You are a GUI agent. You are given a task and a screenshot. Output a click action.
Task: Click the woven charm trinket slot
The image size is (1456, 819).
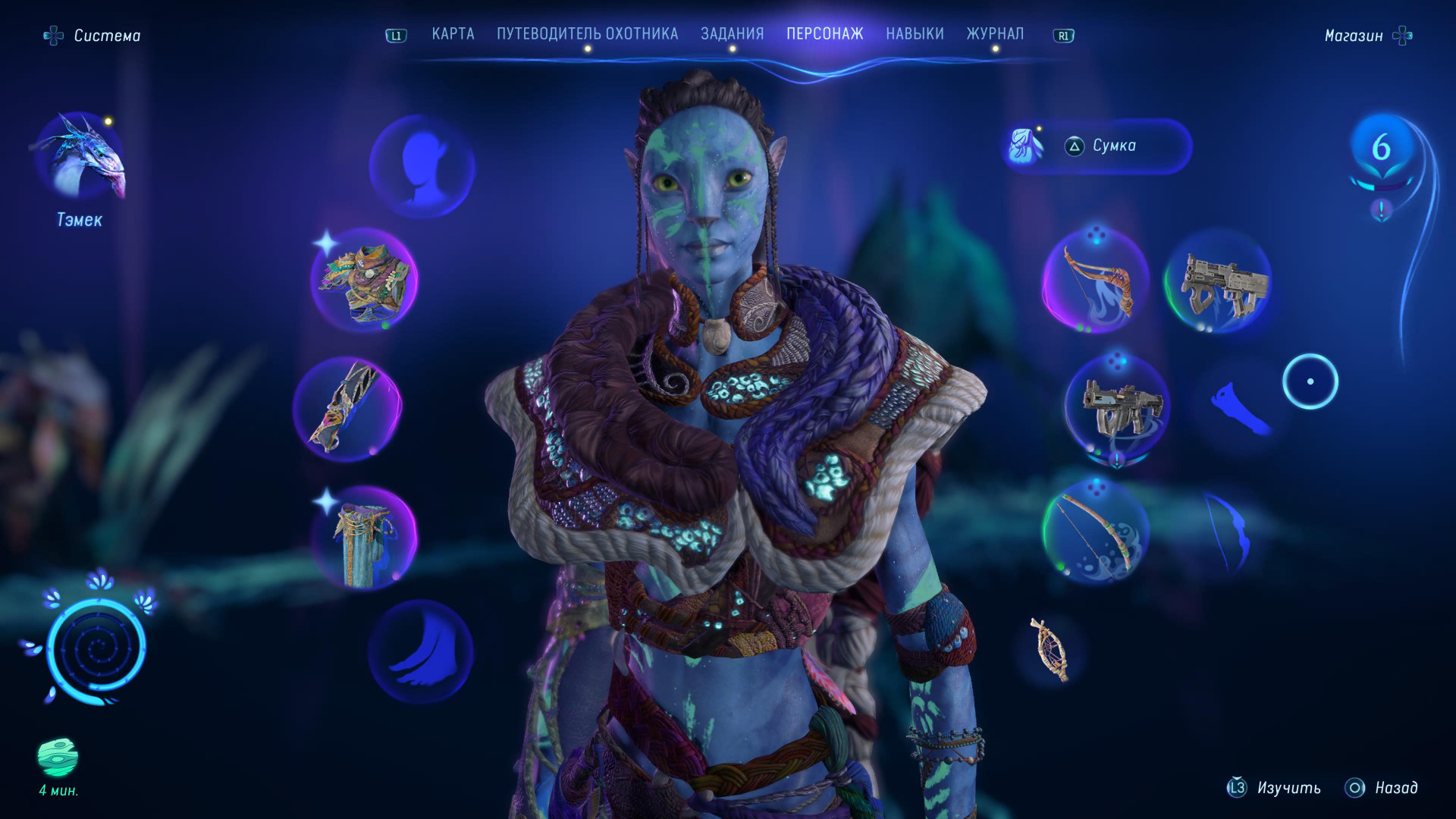pos(1050,649)
